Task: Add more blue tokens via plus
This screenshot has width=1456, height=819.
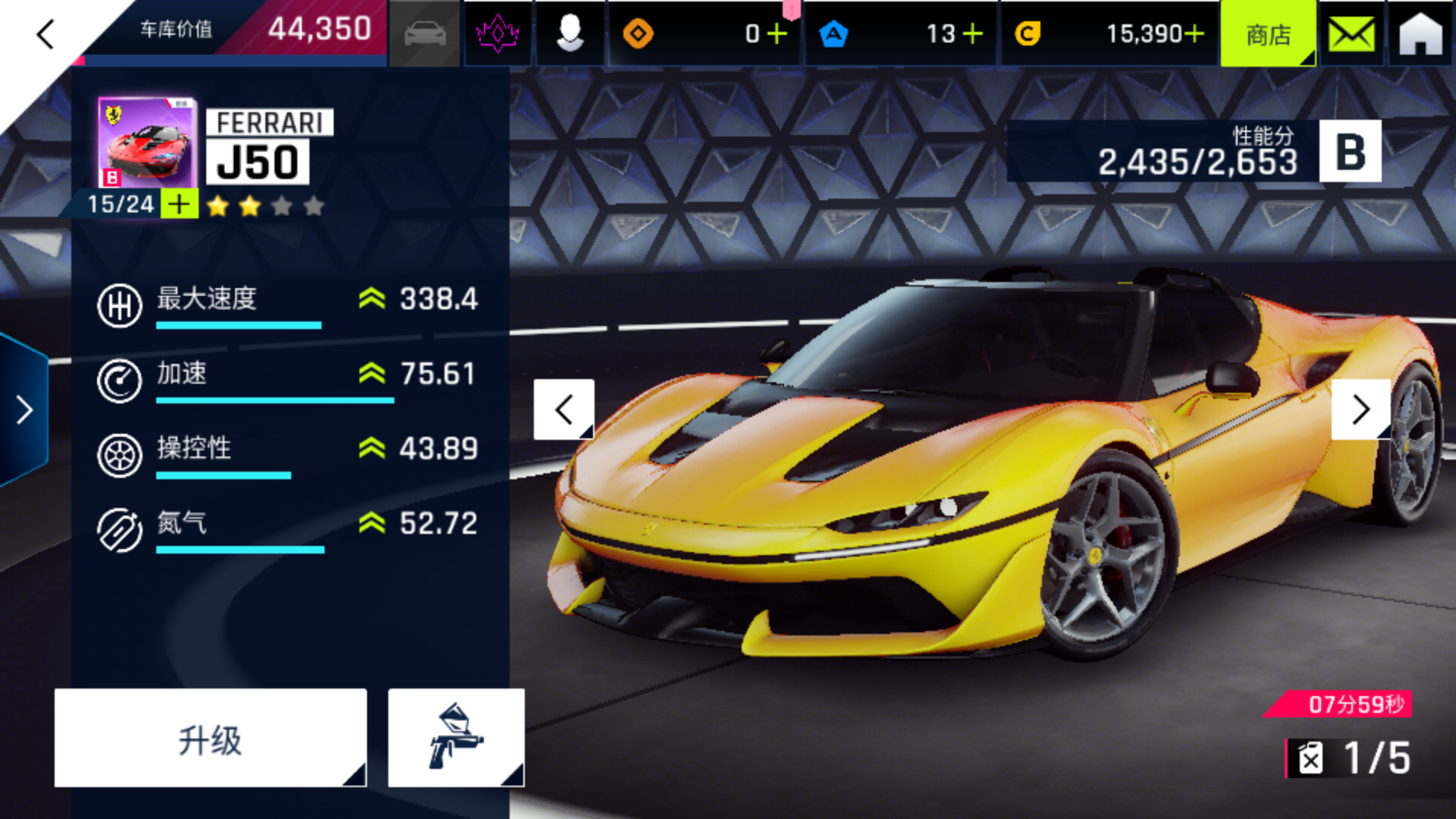Action: click(x=972, y=34)
